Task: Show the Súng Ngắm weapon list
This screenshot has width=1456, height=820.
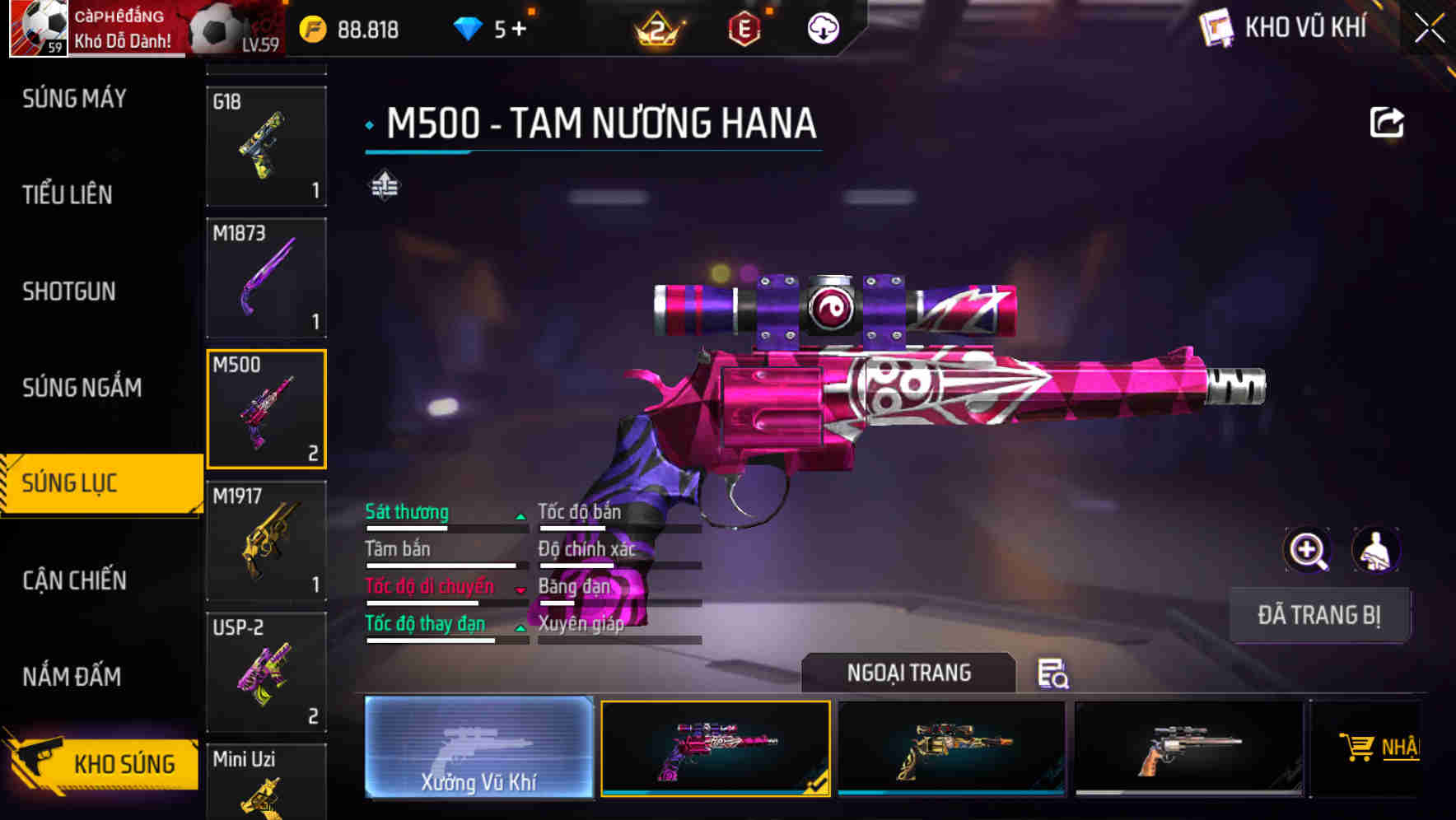Action: click(82, 388)
